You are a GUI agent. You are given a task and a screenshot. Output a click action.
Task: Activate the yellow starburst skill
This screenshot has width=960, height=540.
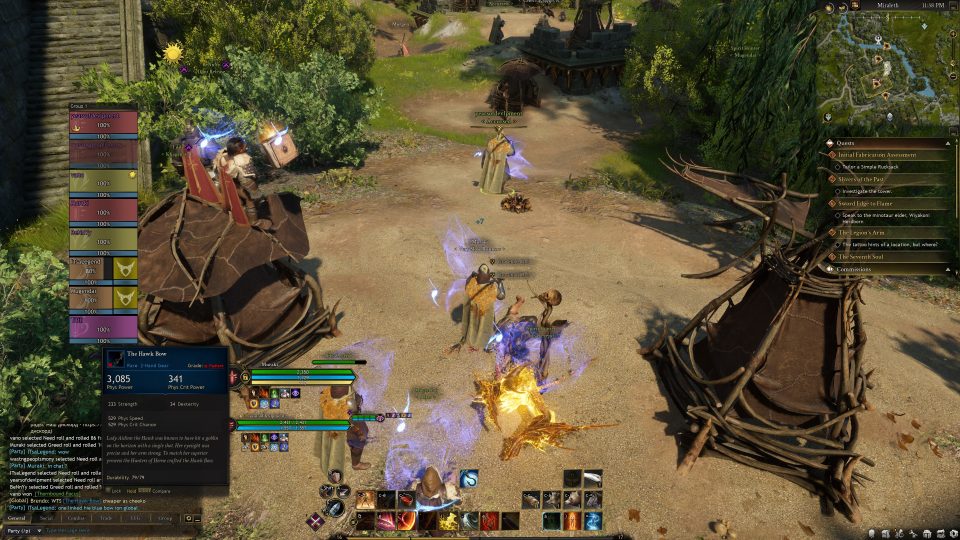(x=450, y=521)
